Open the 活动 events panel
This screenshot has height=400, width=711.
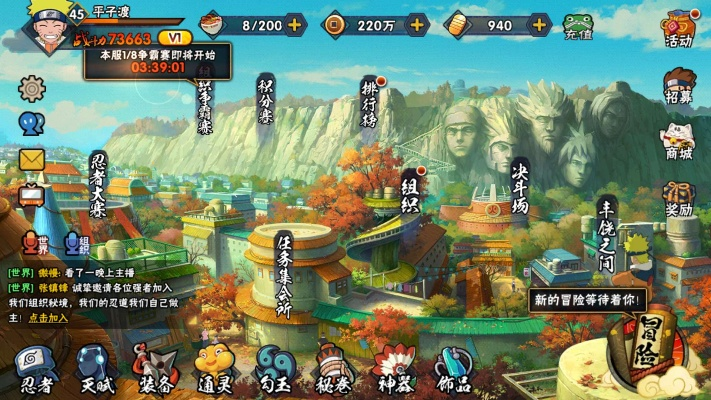tap(679, 28)
